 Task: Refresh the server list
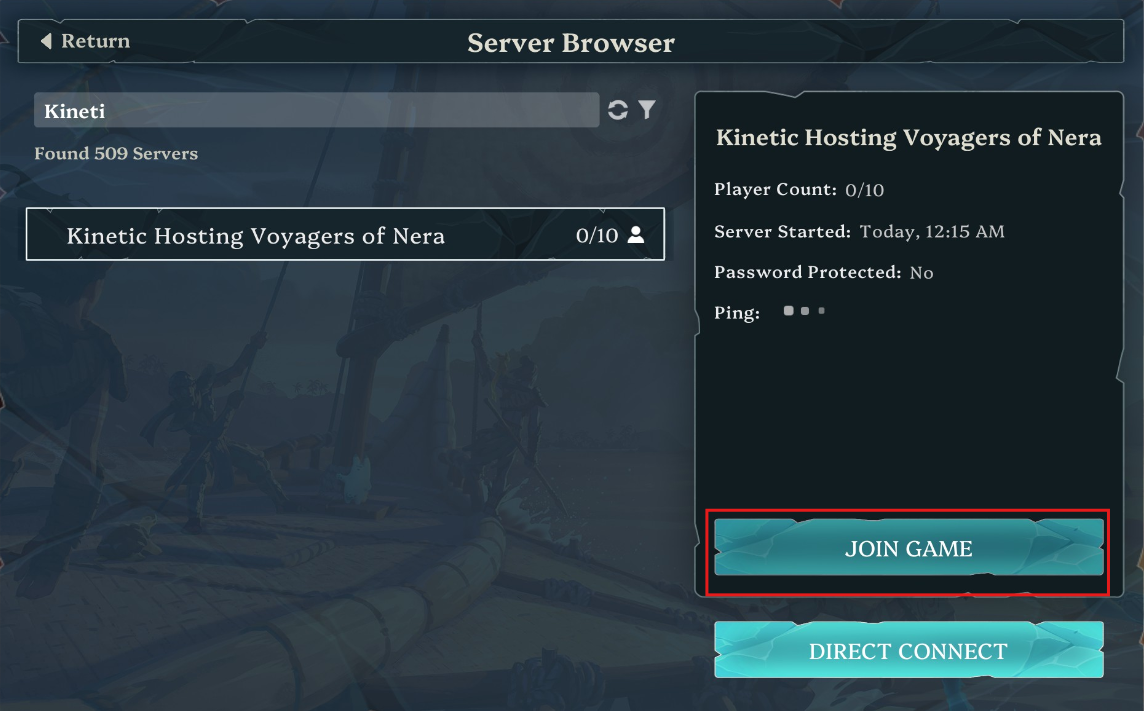618,111
